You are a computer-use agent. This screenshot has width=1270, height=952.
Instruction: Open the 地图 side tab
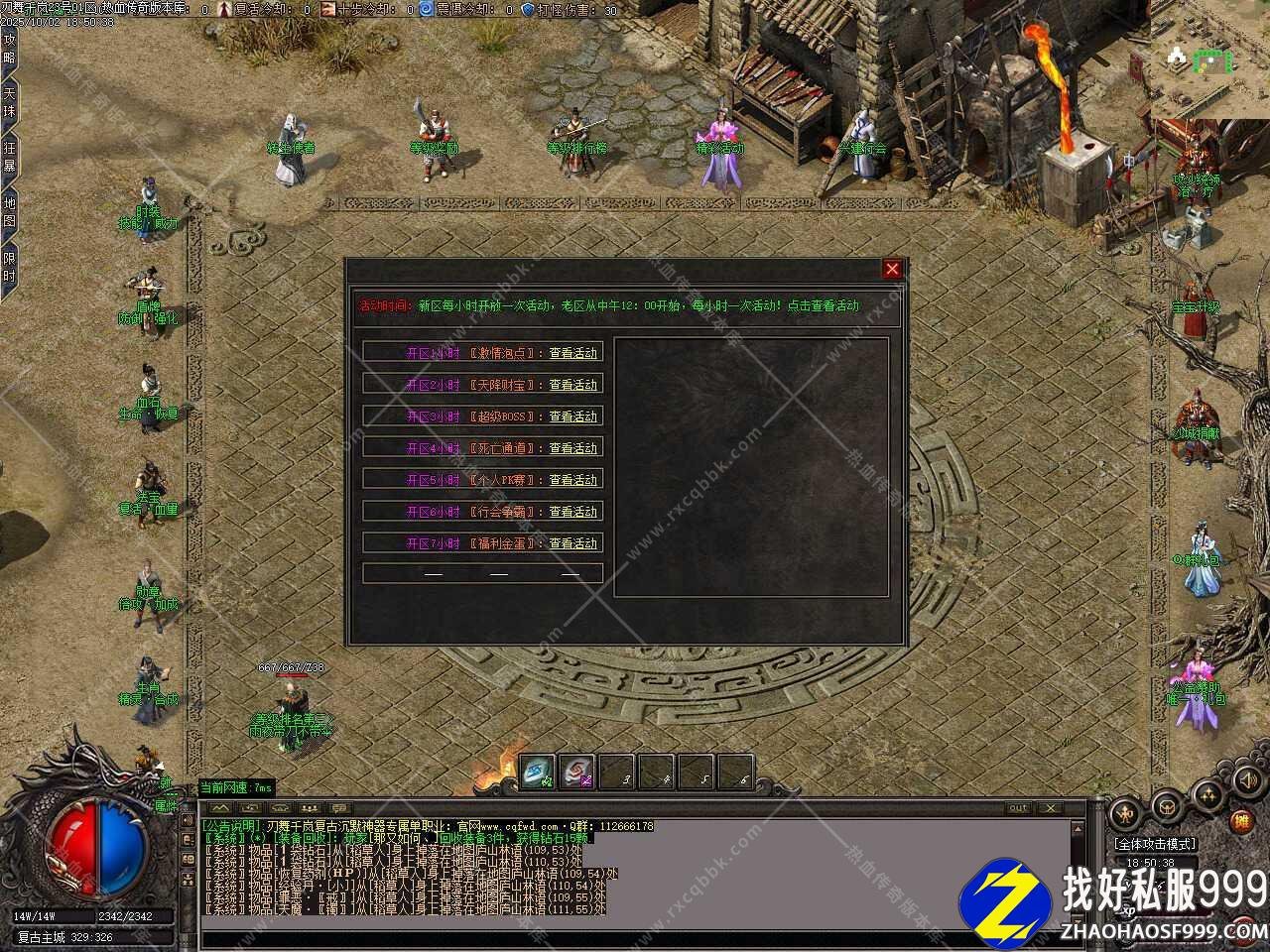pyautogui.click(x=9, y=211)
